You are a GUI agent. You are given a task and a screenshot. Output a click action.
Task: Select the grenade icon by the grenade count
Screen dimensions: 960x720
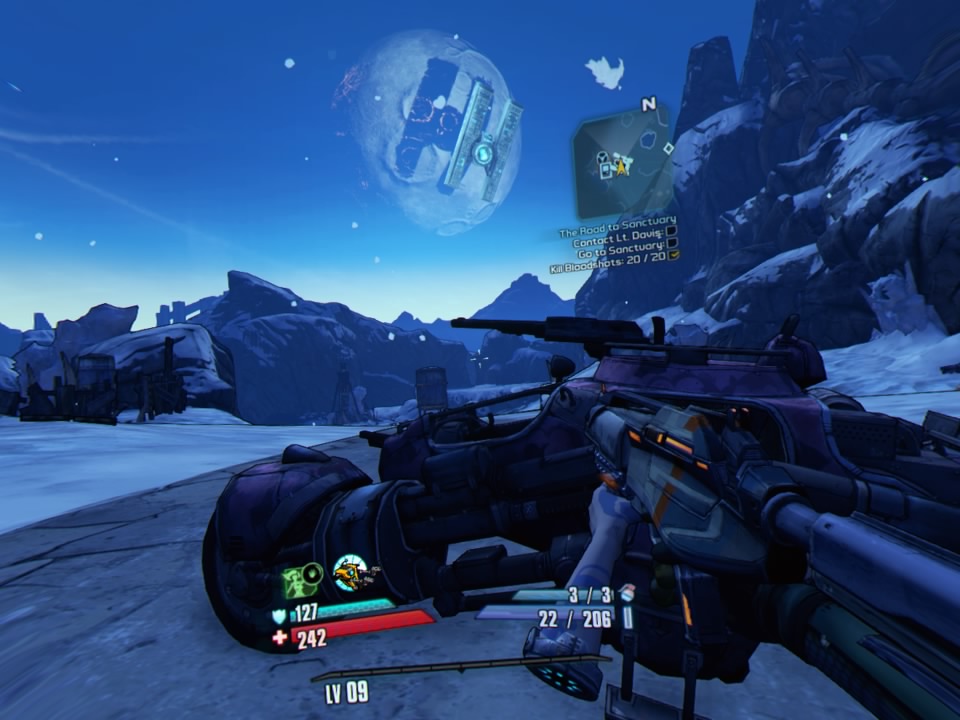point(627,593)
